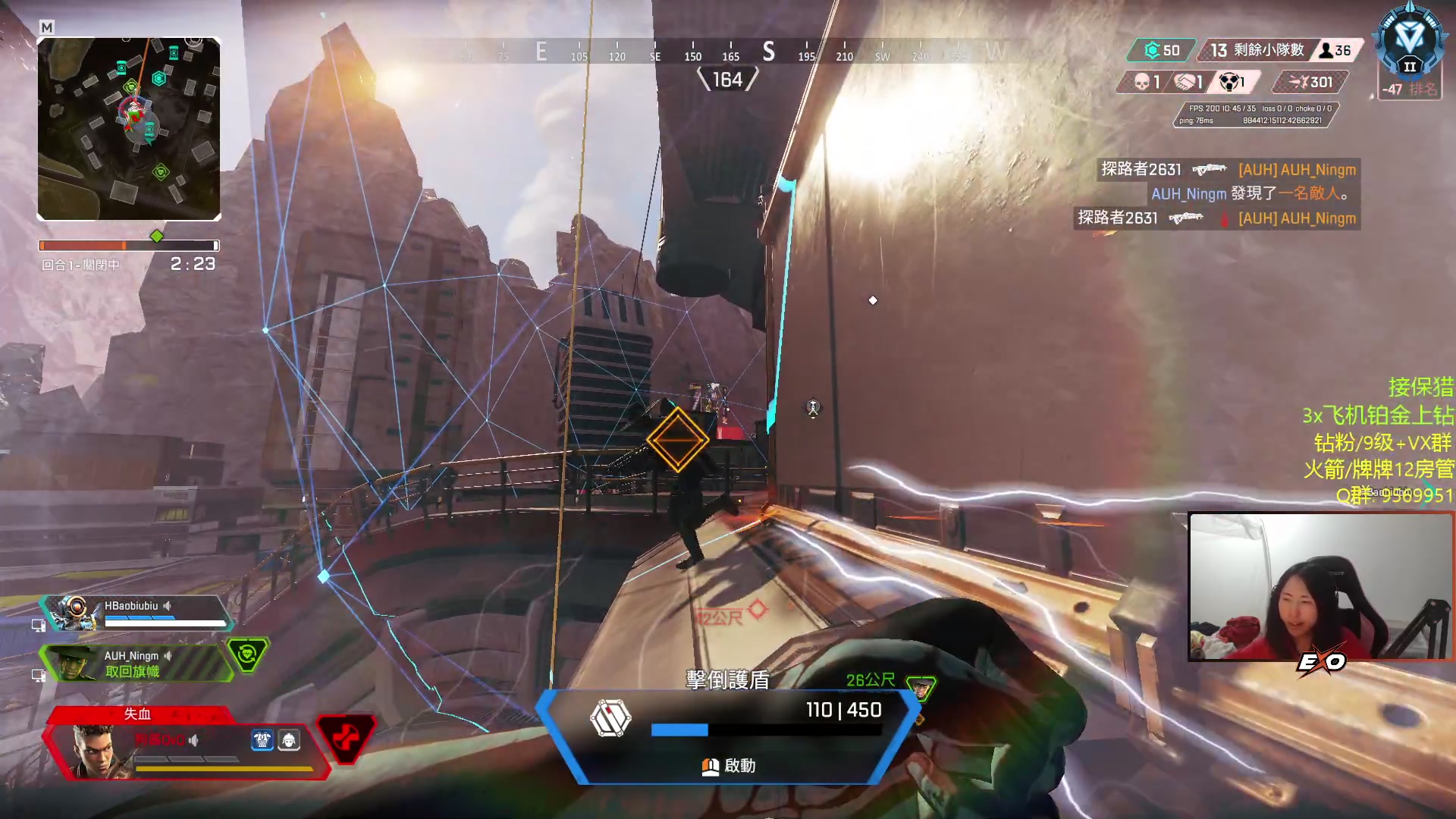Click the red hexagonal downed-status icon
Viewport: 1456px width, 819px height.
346,737
